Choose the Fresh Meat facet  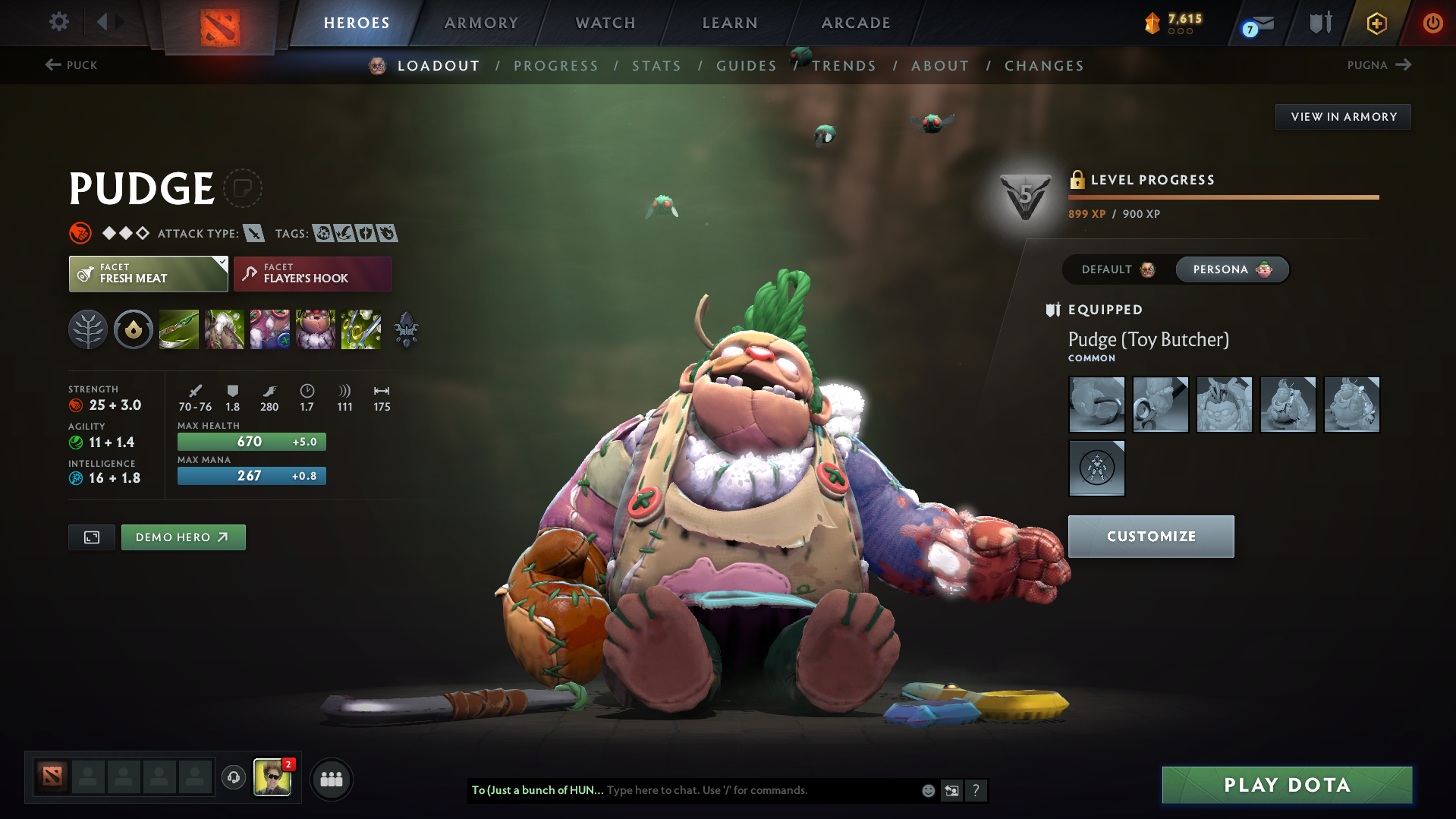coord(148,274)
